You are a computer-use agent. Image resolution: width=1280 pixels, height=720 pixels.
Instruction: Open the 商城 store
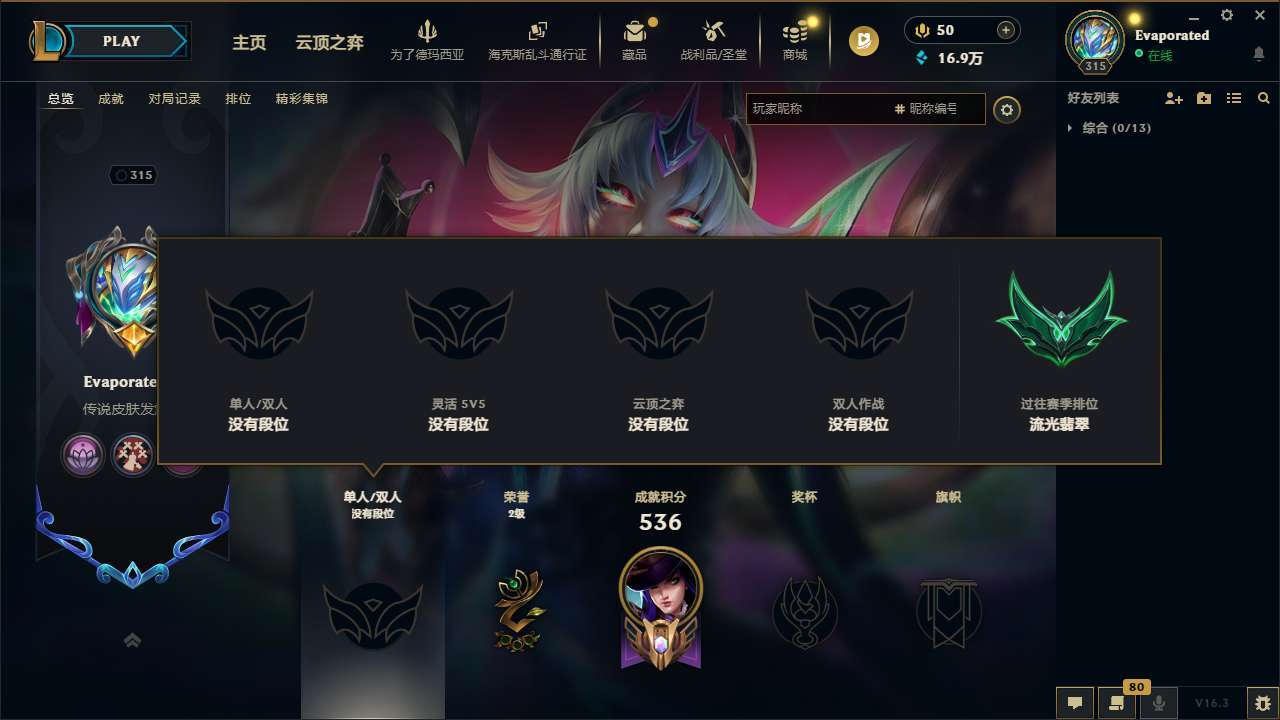(x=795, y=40)
